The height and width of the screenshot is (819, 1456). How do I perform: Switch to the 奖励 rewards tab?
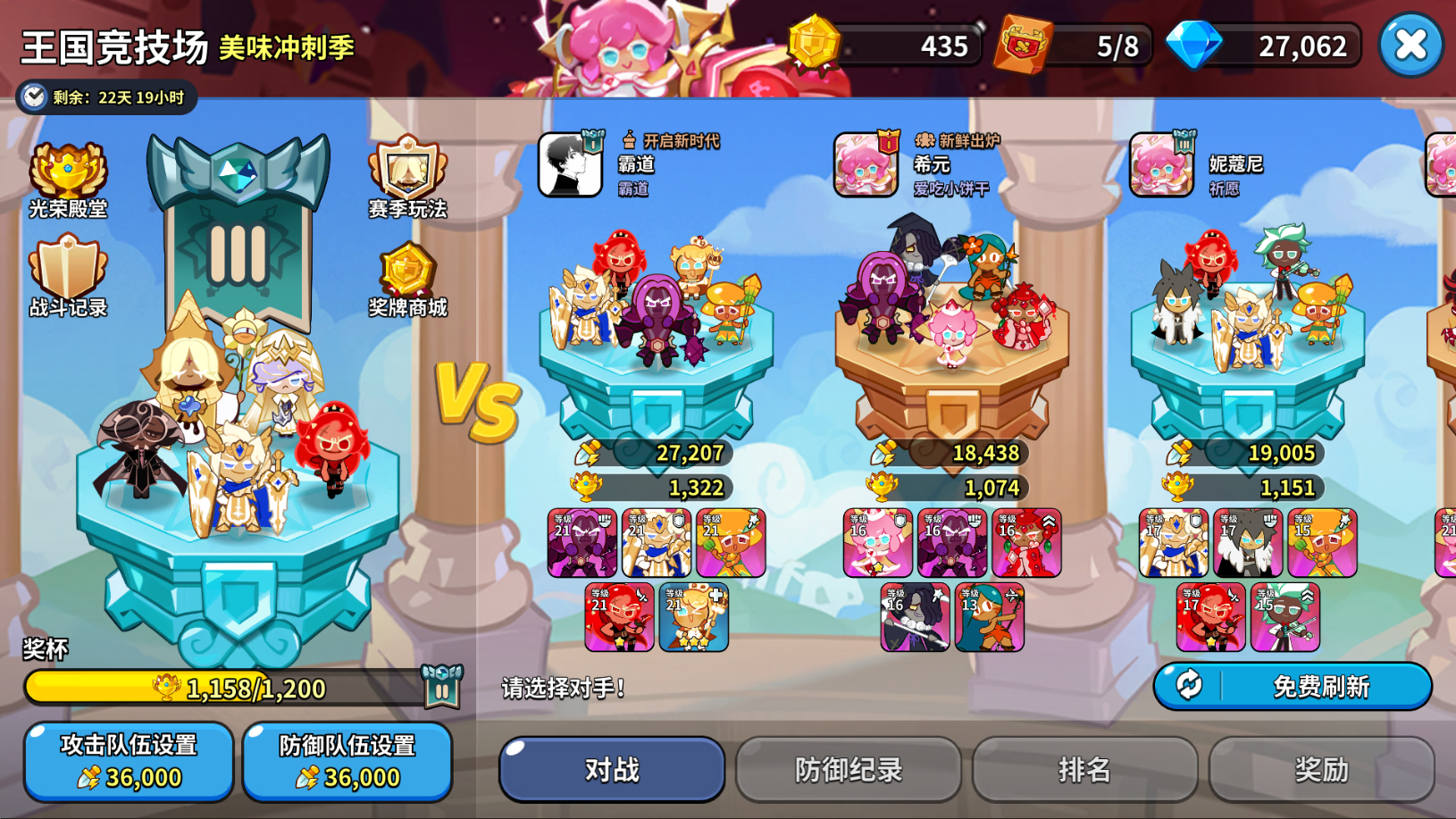pyautogui.click(x=1321, y=769)
